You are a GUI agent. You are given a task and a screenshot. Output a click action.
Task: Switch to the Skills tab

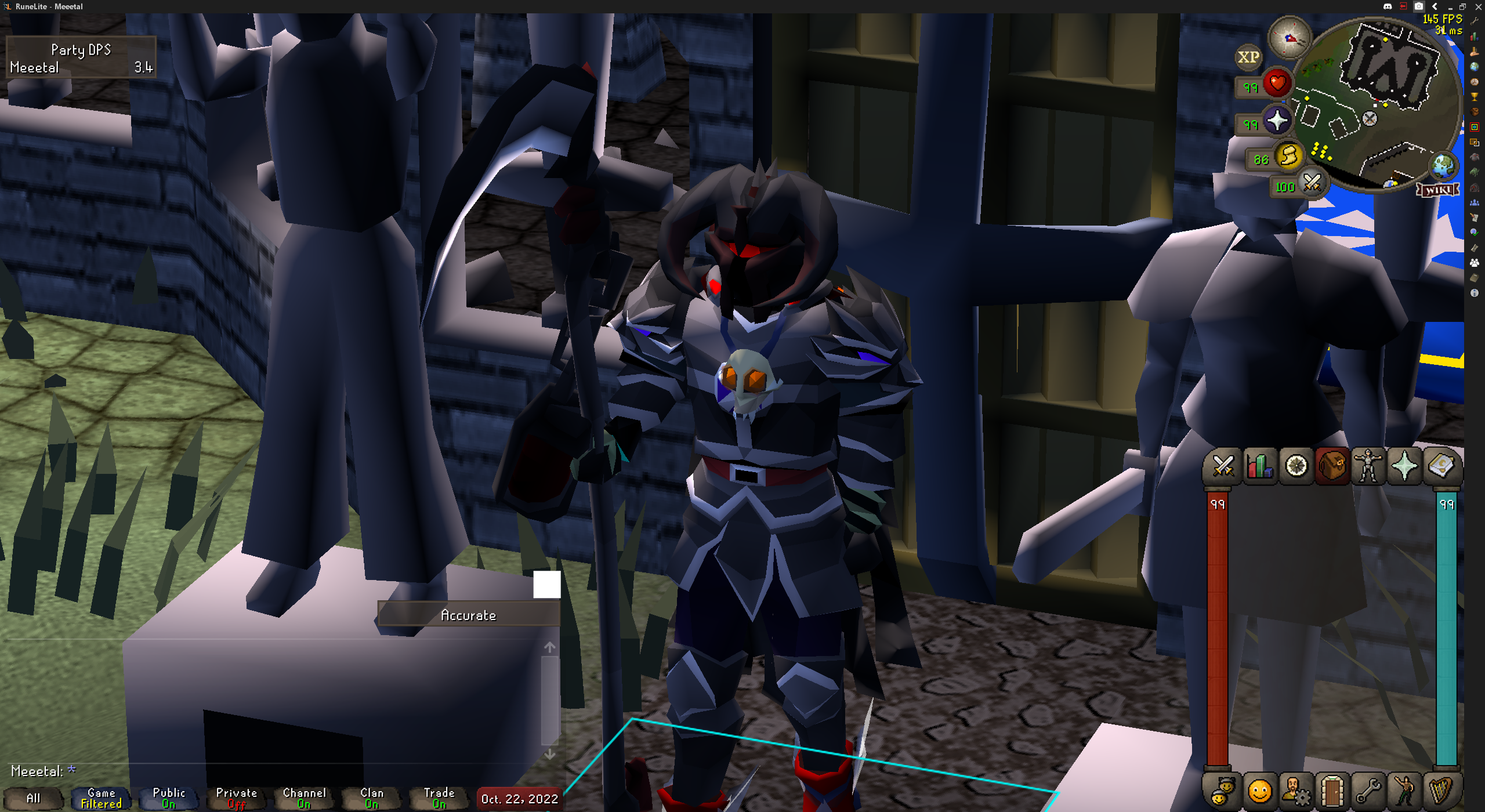[x=1259, y=466]
